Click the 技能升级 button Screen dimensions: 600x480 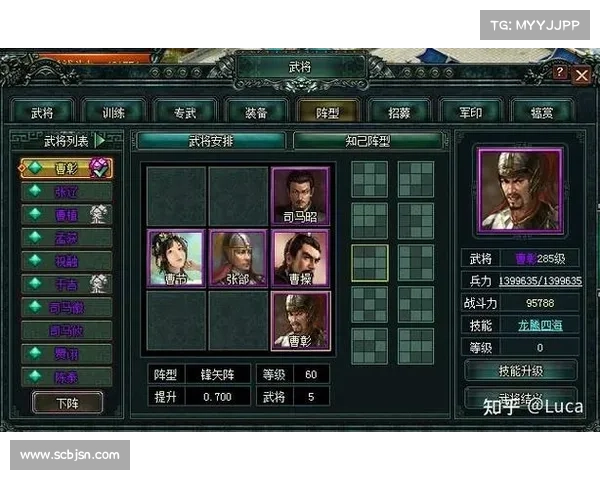pyautogui.click(x=521, y=370)
